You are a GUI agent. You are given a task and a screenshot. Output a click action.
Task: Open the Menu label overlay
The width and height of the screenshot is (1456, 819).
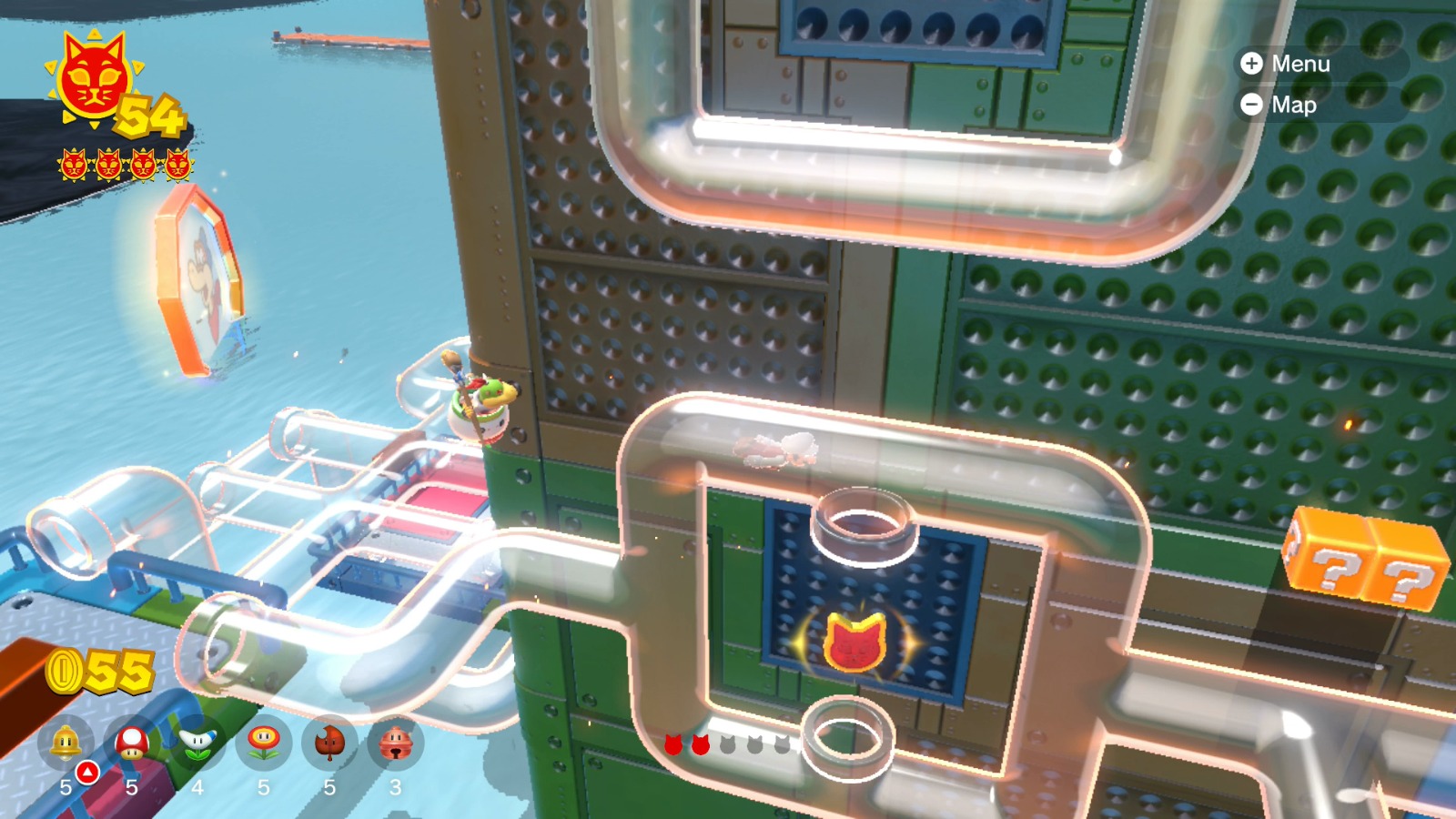coord(1291,65)
